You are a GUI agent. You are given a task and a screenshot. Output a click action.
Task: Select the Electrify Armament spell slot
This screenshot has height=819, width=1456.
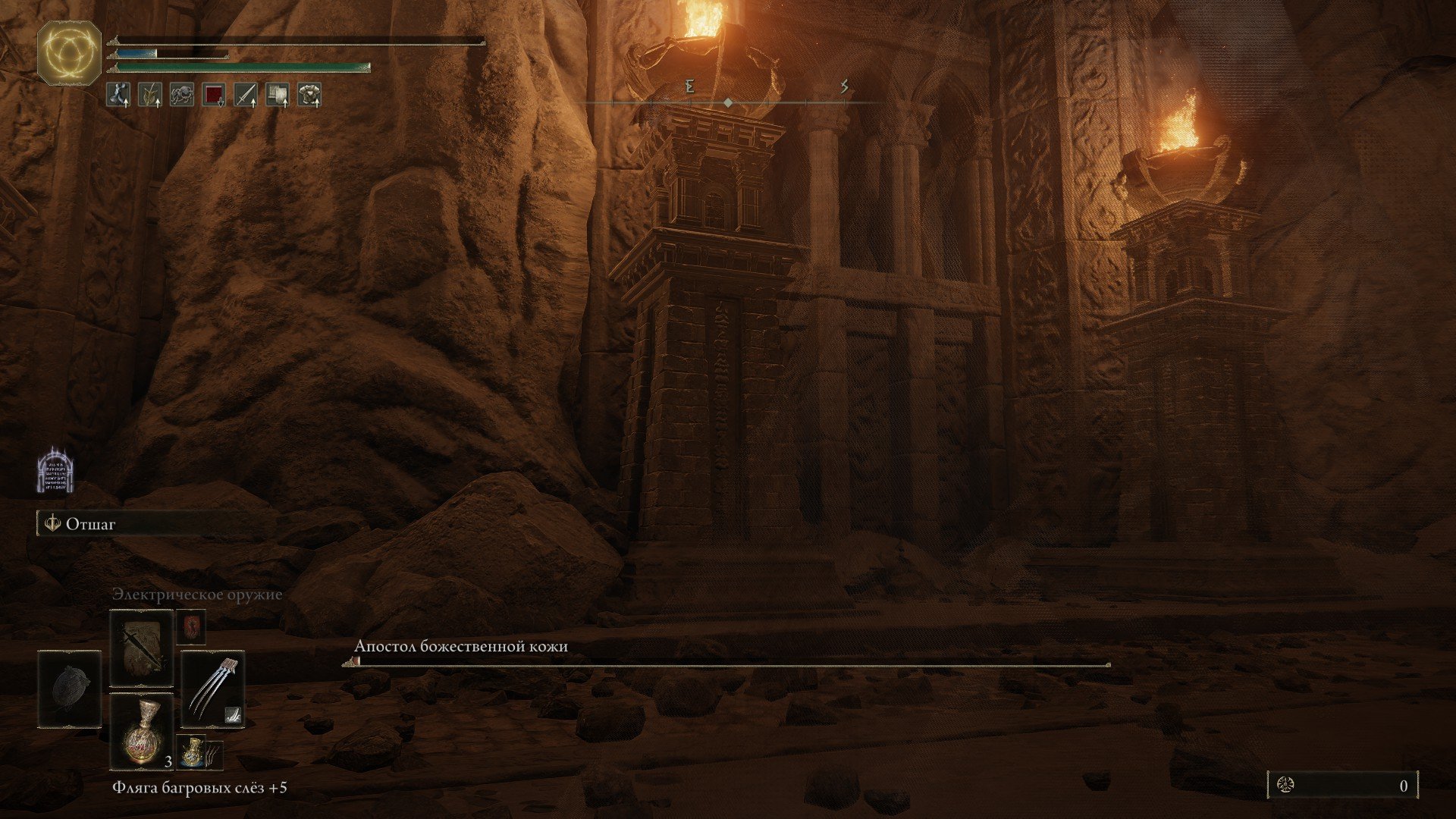pyautogui.click(x=142, y=648)
